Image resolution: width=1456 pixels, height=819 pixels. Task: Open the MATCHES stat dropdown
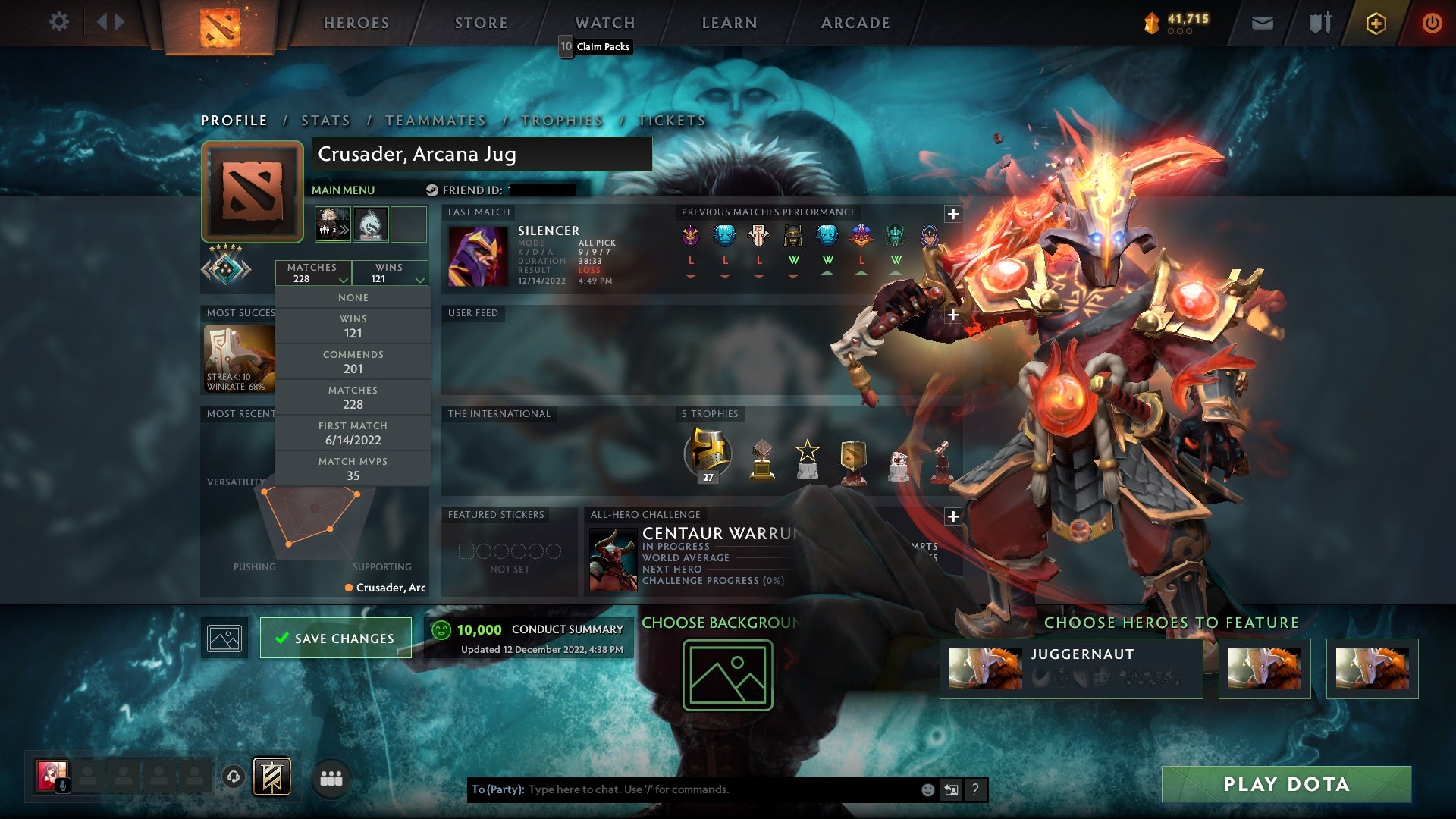(314, 273)
